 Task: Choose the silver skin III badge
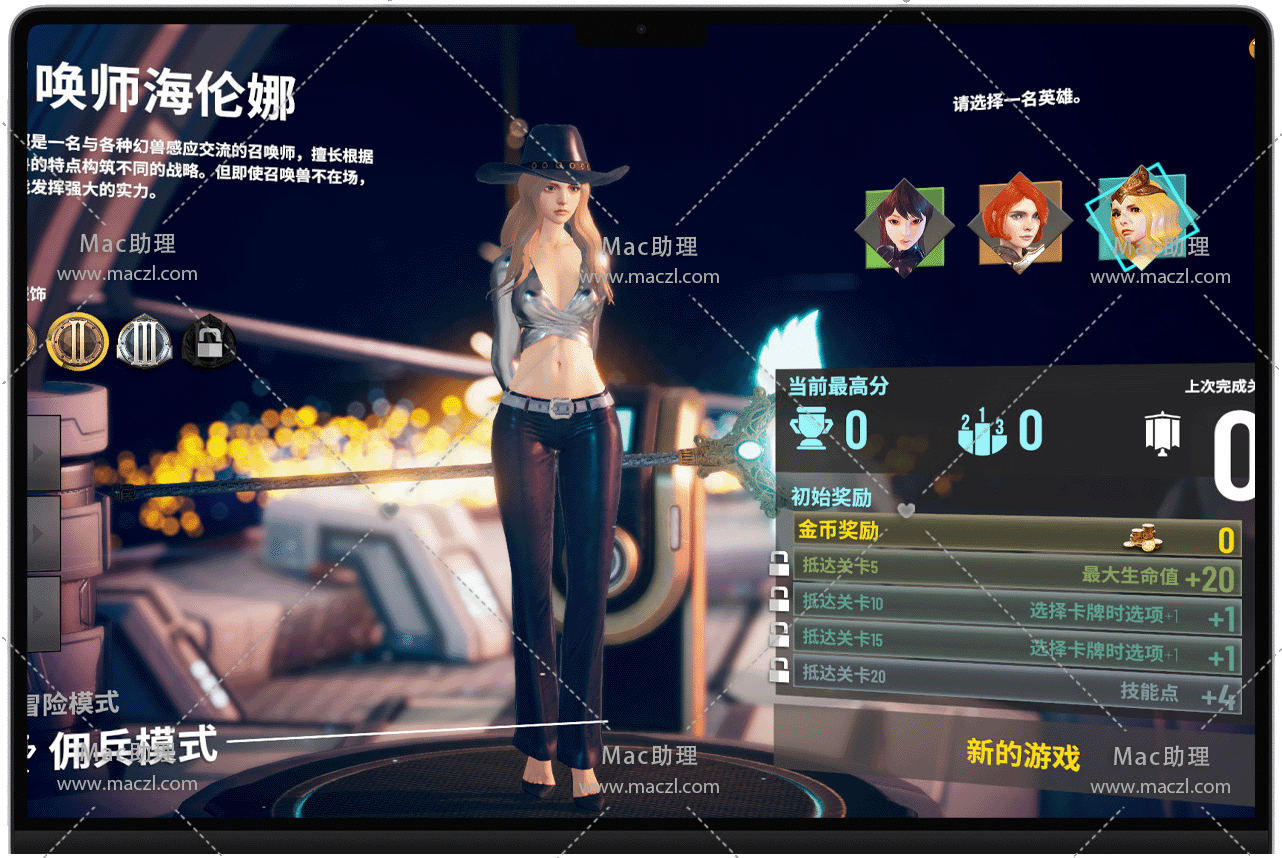[144, 341]
